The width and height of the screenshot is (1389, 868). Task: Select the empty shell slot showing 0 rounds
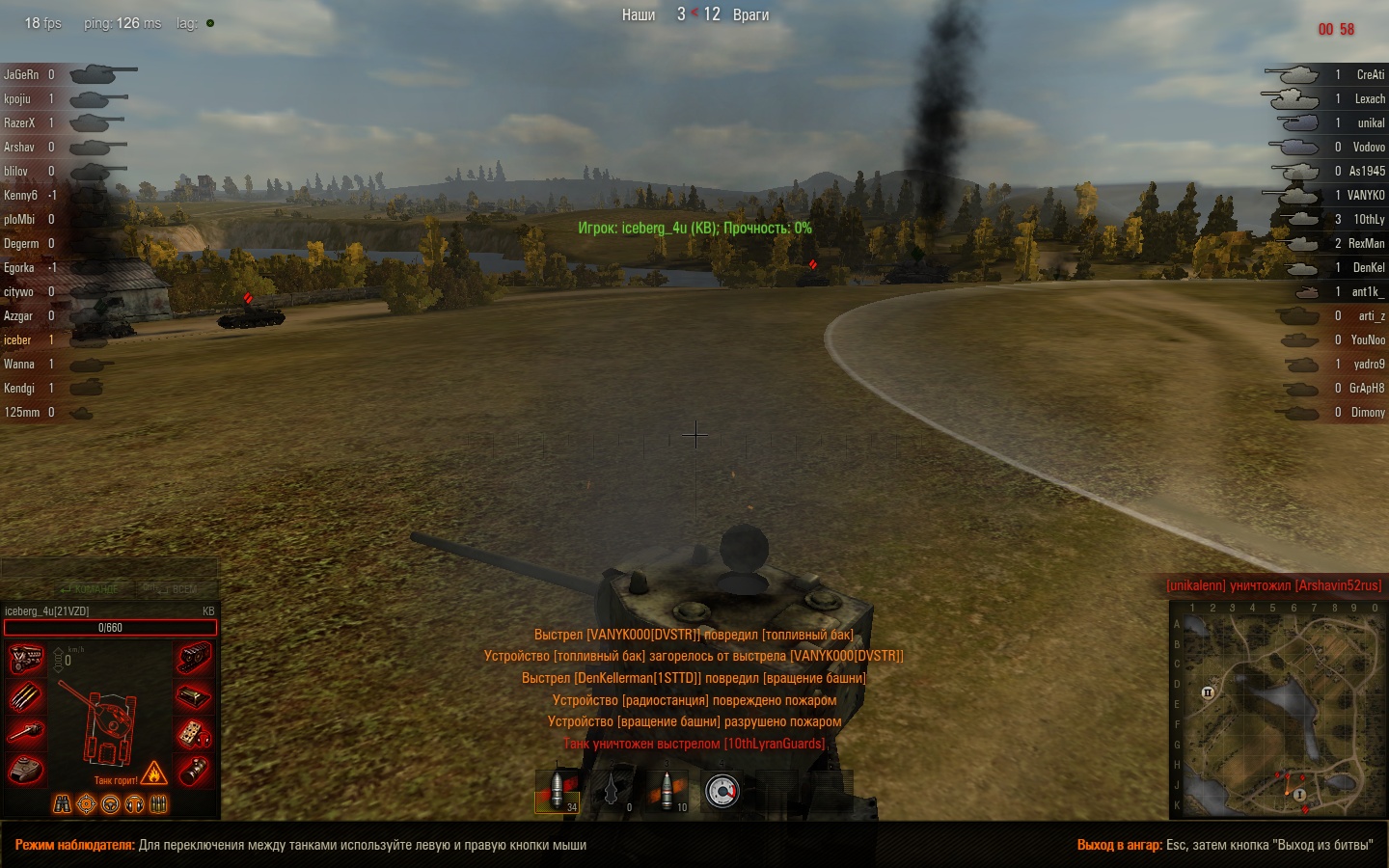tap(613, 790)
